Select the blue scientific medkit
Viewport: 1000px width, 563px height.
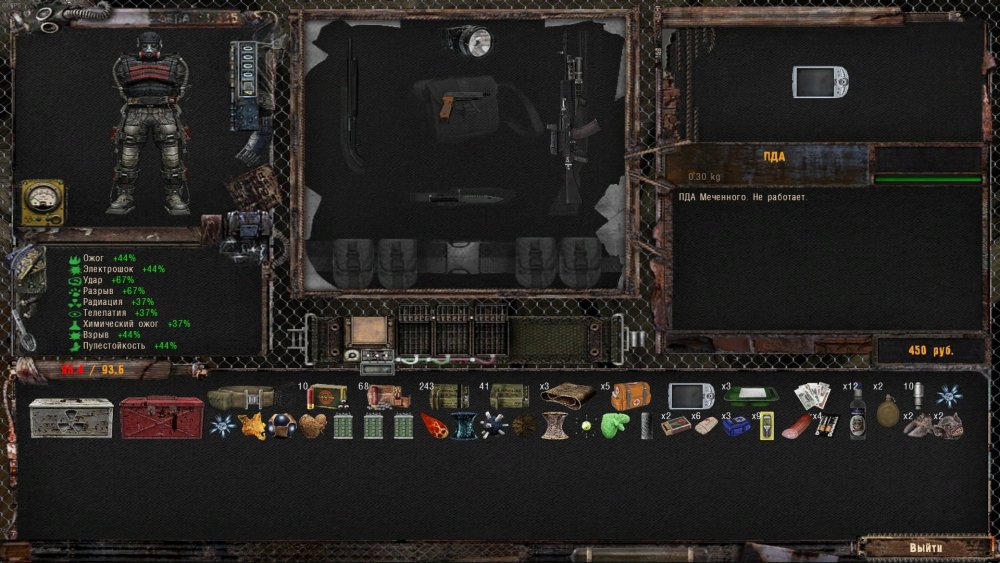[736, 426]
